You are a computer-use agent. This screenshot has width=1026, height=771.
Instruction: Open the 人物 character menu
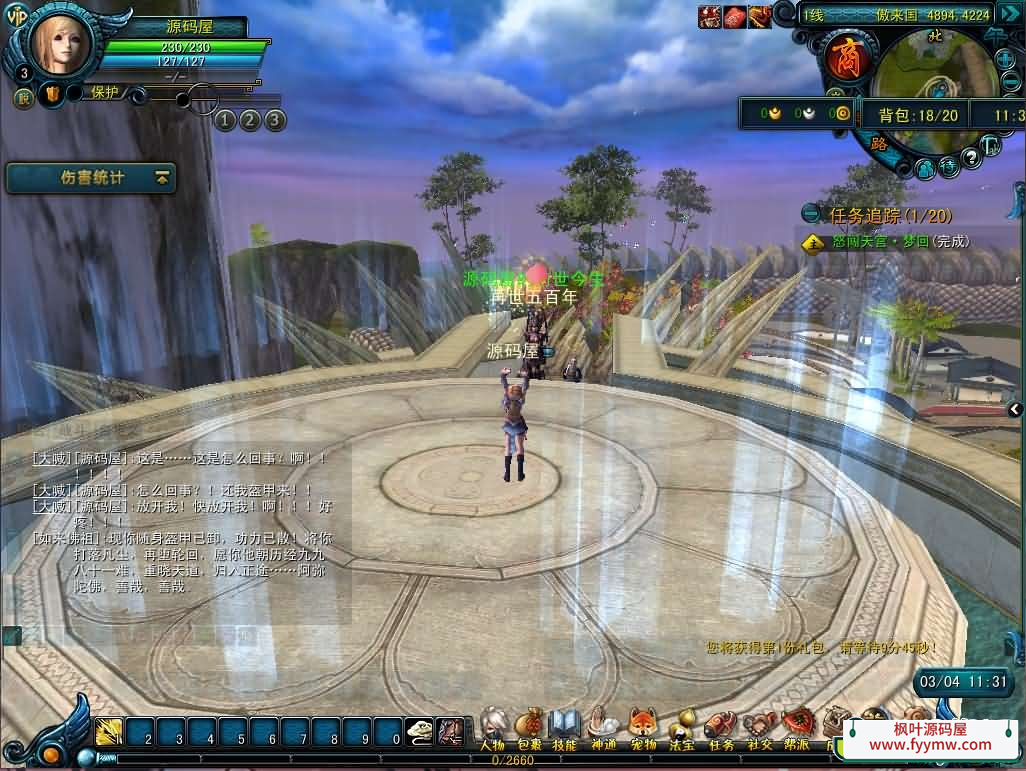pyautogui.click(x=492, y=725)
